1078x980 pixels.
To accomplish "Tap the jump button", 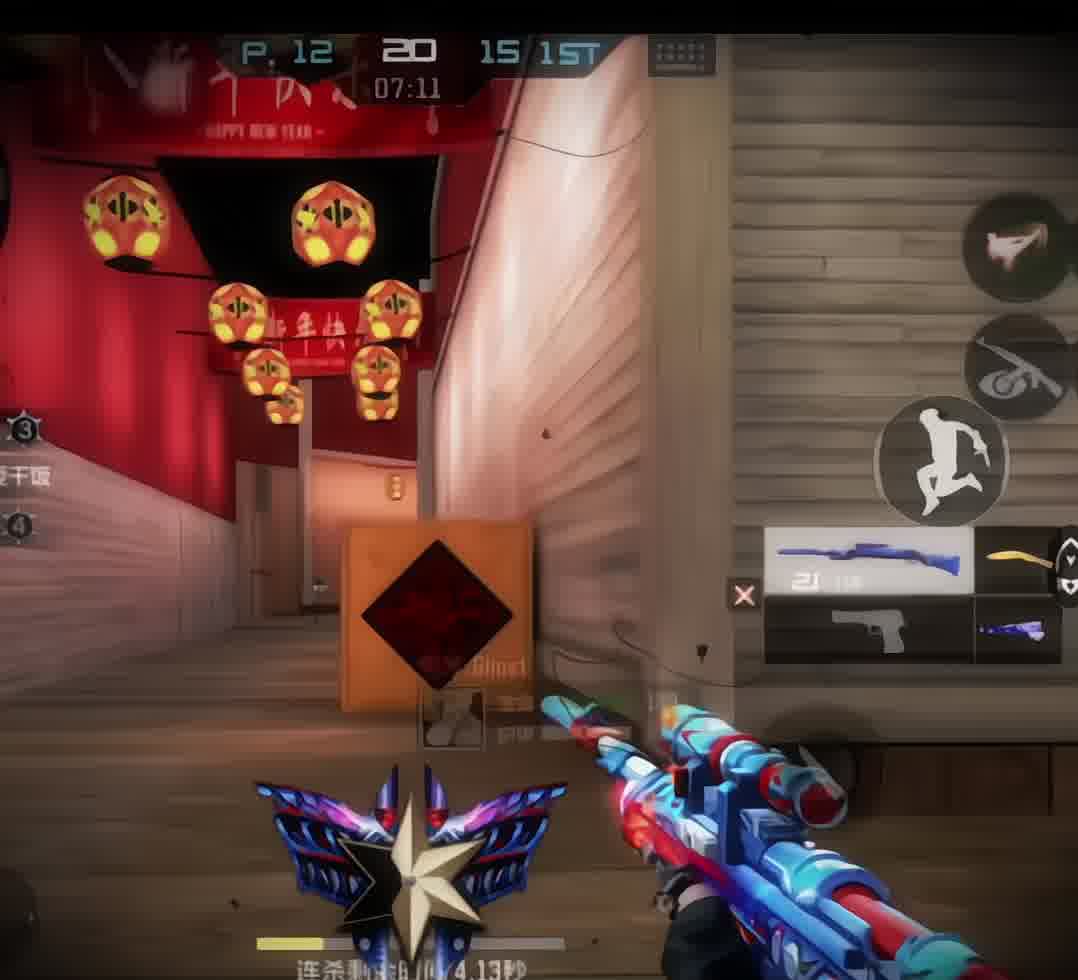I will [941, 461].
